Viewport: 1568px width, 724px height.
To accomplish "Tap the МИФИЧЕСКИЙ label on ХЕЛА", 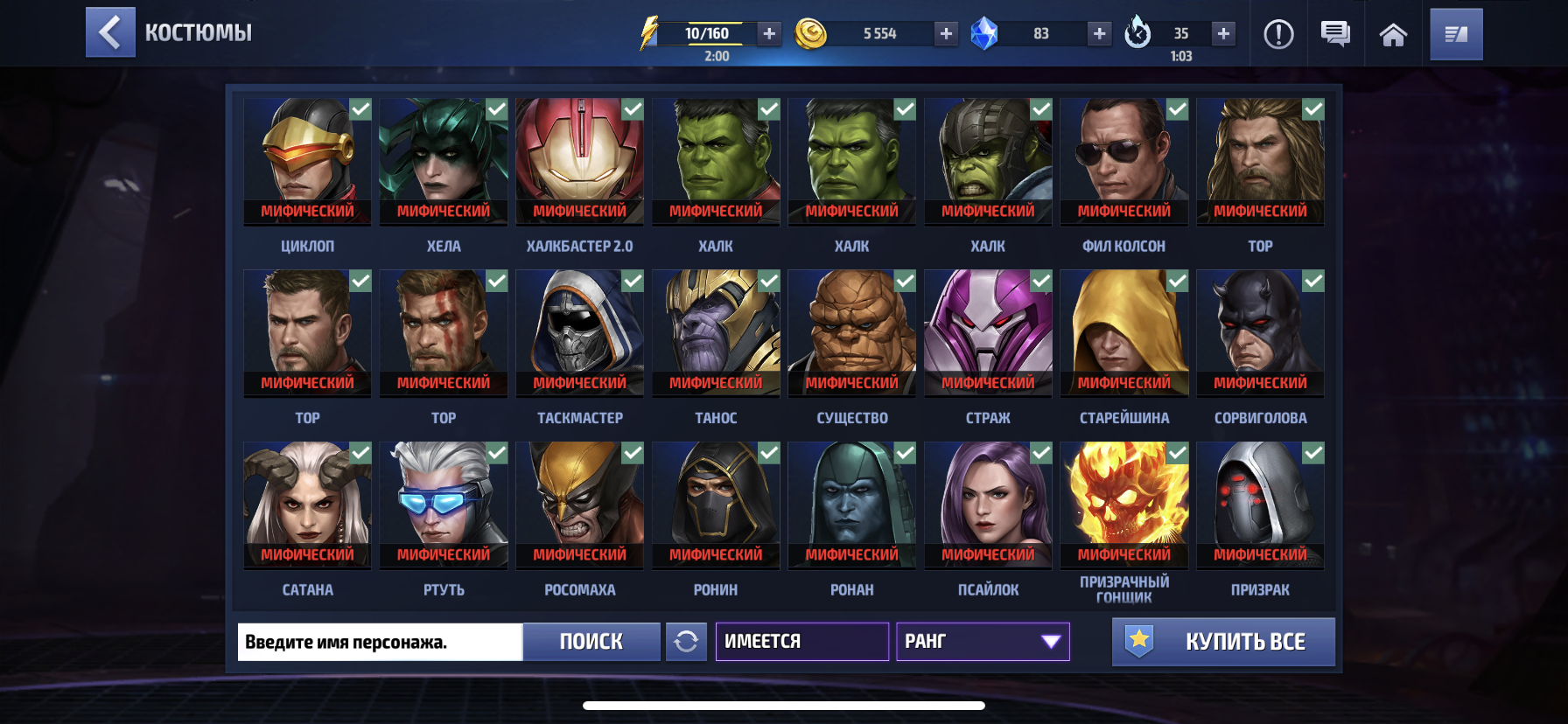I will [x=443, y=210].
